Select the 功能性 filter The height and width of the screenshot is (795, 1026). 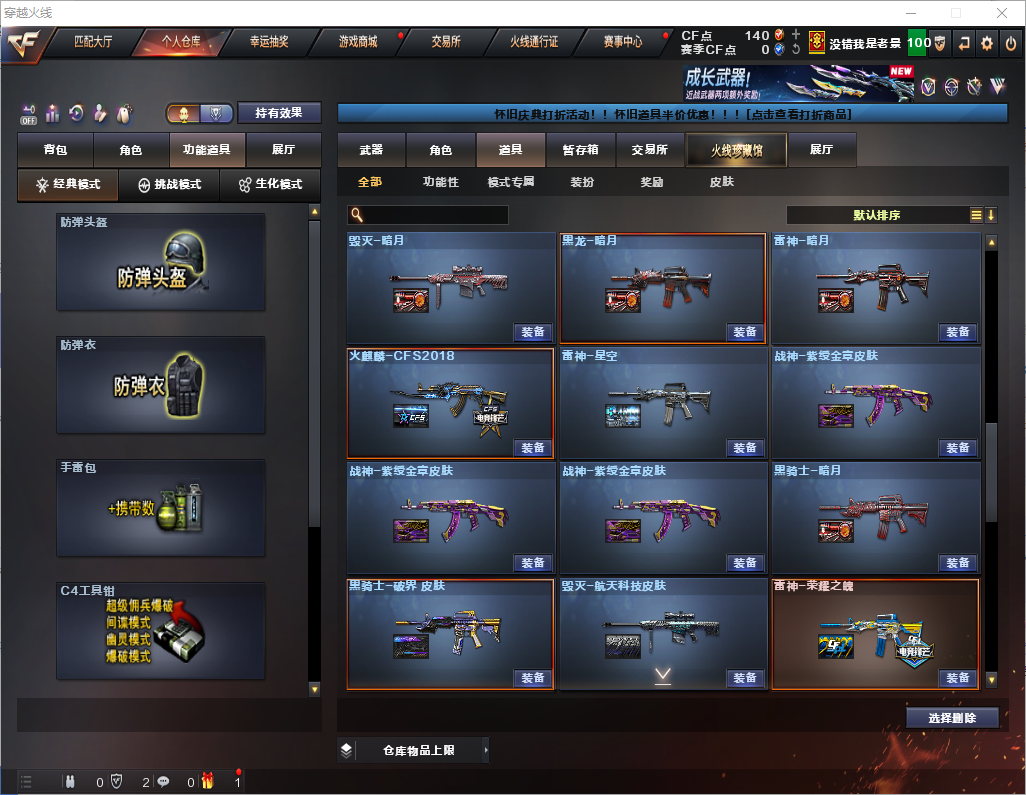[x=441, y=183]
